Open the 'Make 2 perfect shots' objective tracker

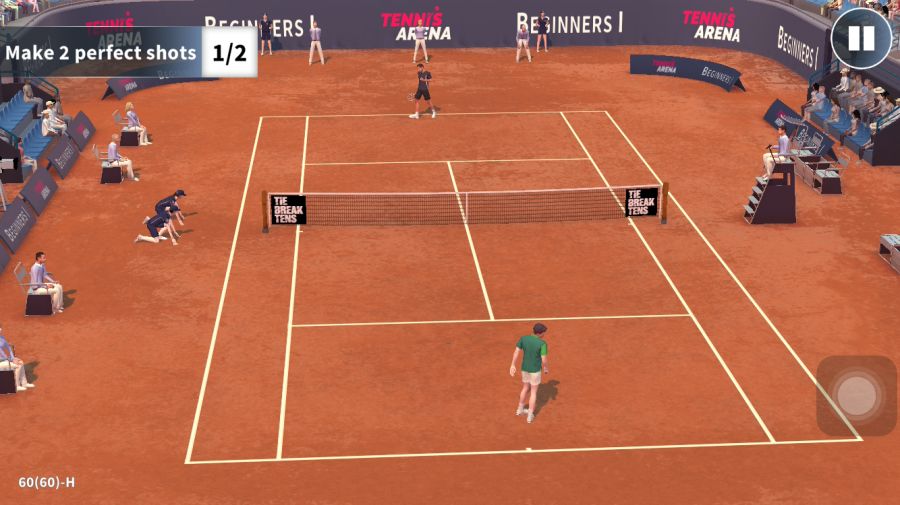point(128,52)
